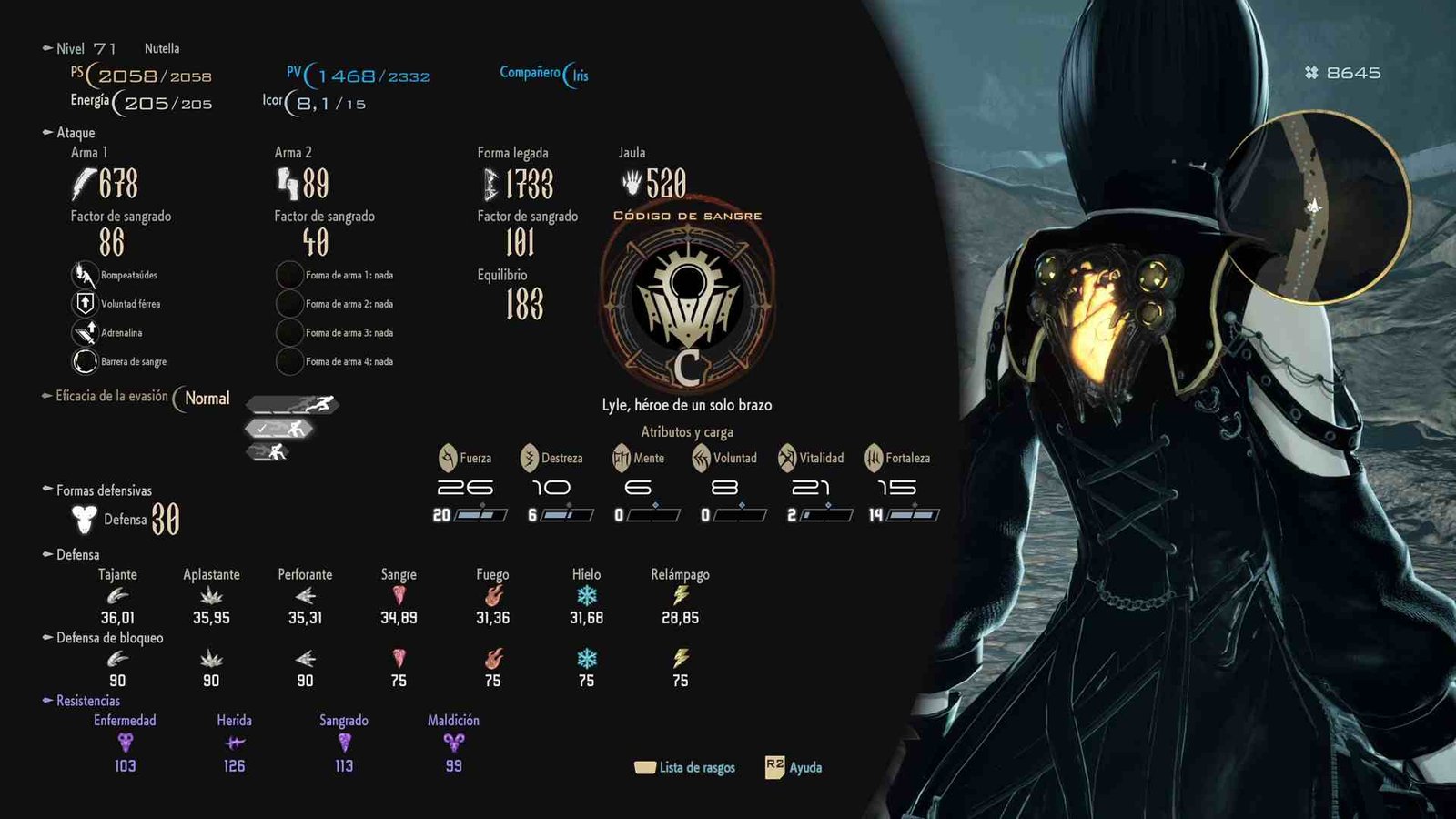Open the Lista de rasgos
The image size is (1456, 819).
click(x=687, y=767)
